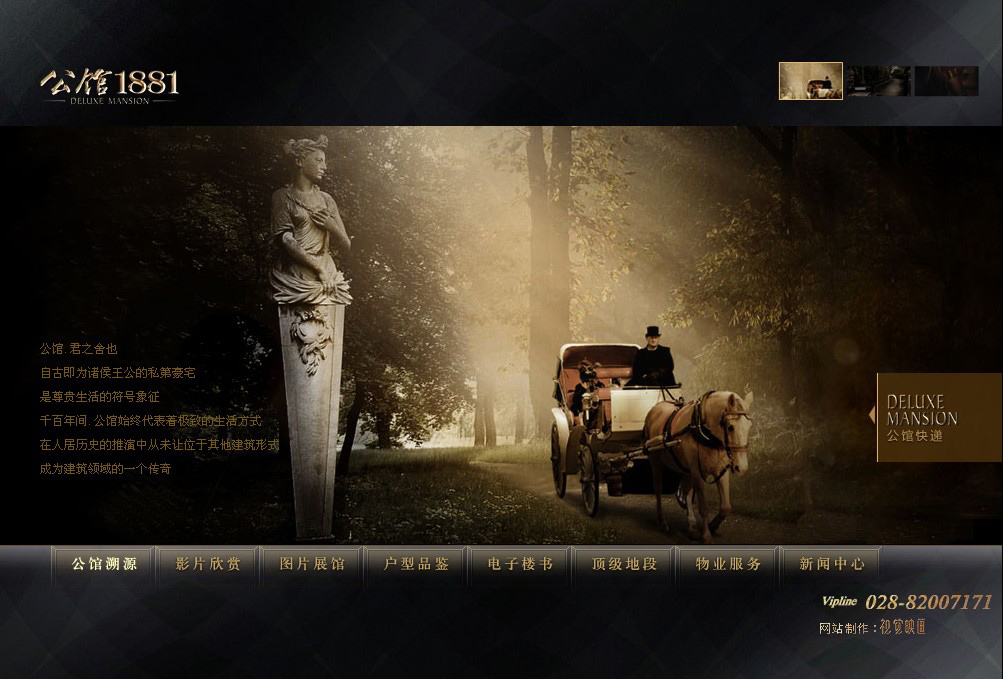
Task: Open 新闻中心 from the navigation bar
Action: [832, 564]
